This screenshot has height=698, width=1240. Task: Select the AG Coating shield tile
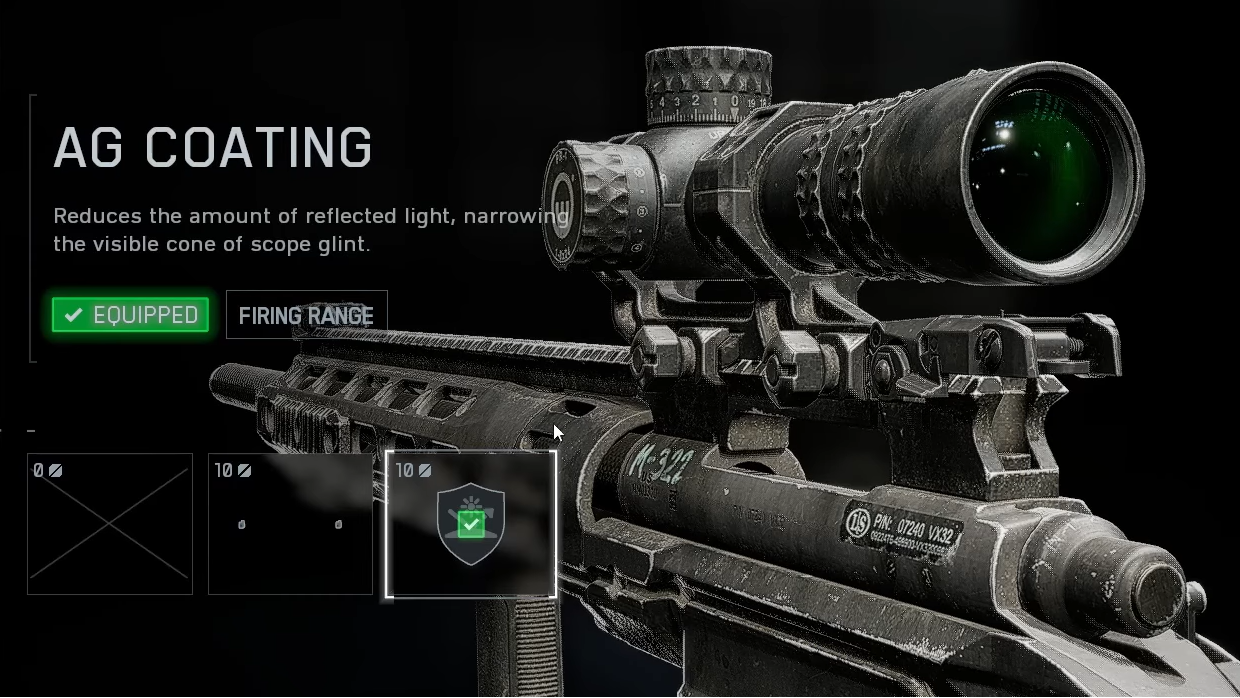point(471,524)
